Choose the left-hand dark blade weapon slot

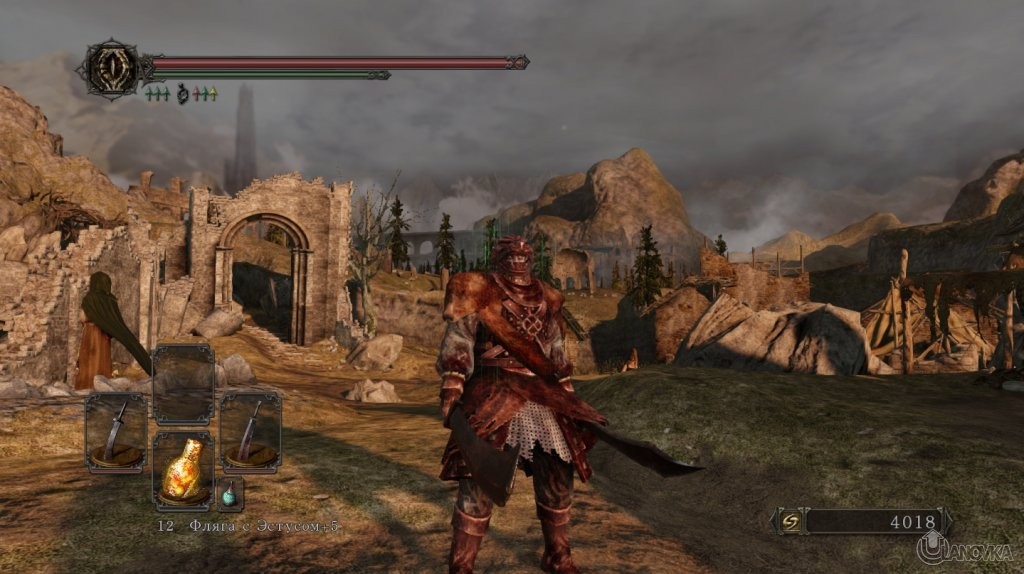pyautogui.click(x=116, y=432)
